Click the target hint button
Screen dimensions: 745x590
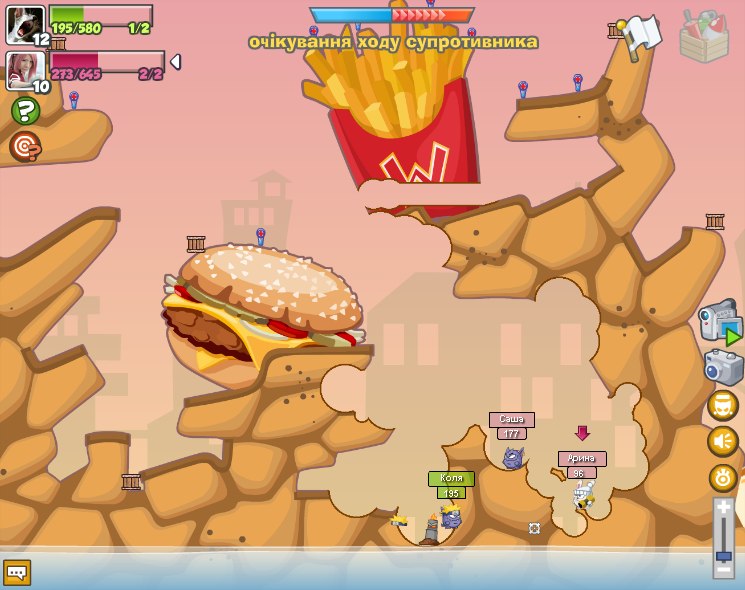coord(25,146)
